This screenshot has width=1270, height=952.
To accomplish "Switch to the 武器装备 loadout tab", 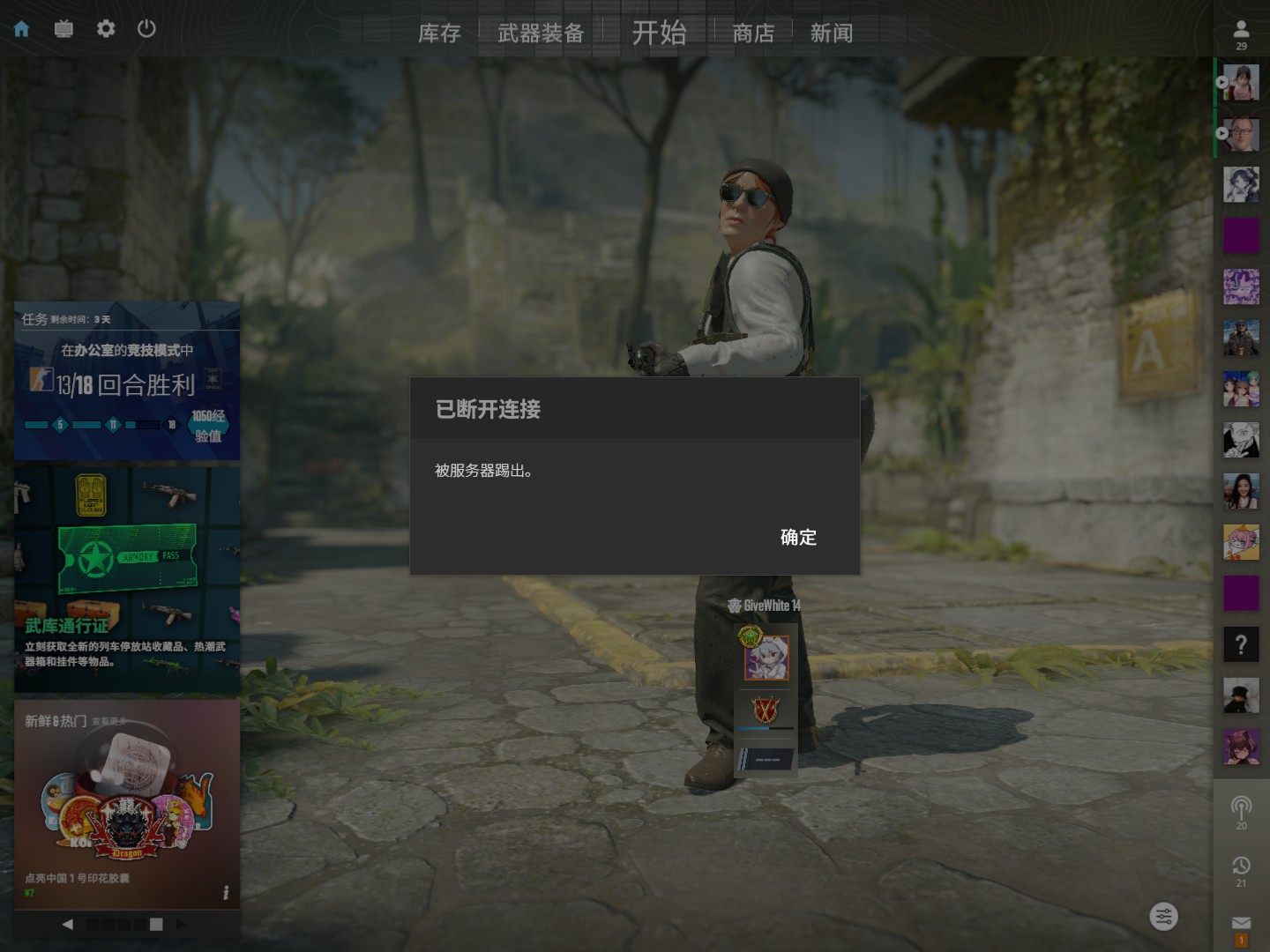I will [x=541, y=33].
